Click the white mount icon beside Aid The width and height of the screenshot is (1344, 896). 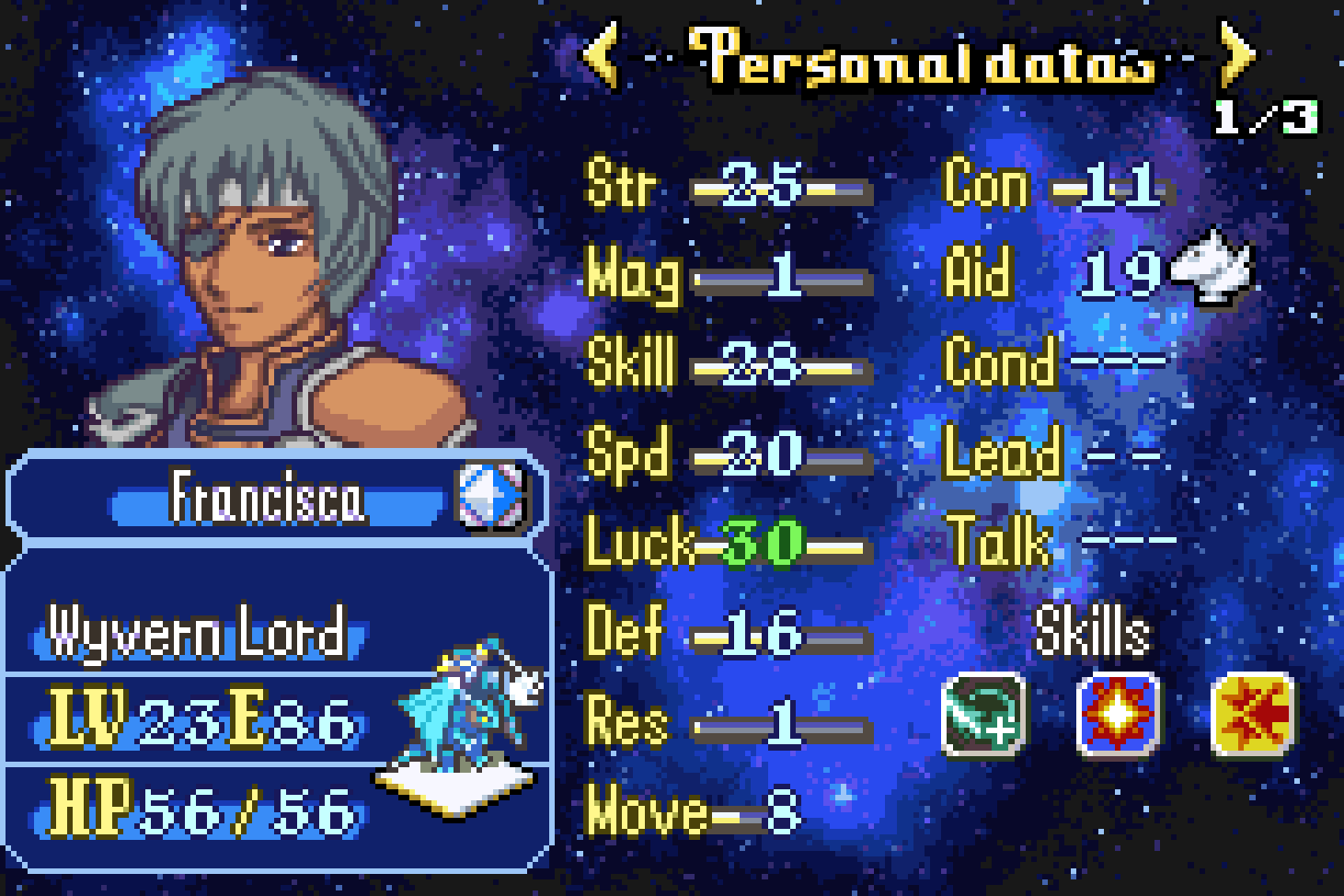coord(1213,268)
